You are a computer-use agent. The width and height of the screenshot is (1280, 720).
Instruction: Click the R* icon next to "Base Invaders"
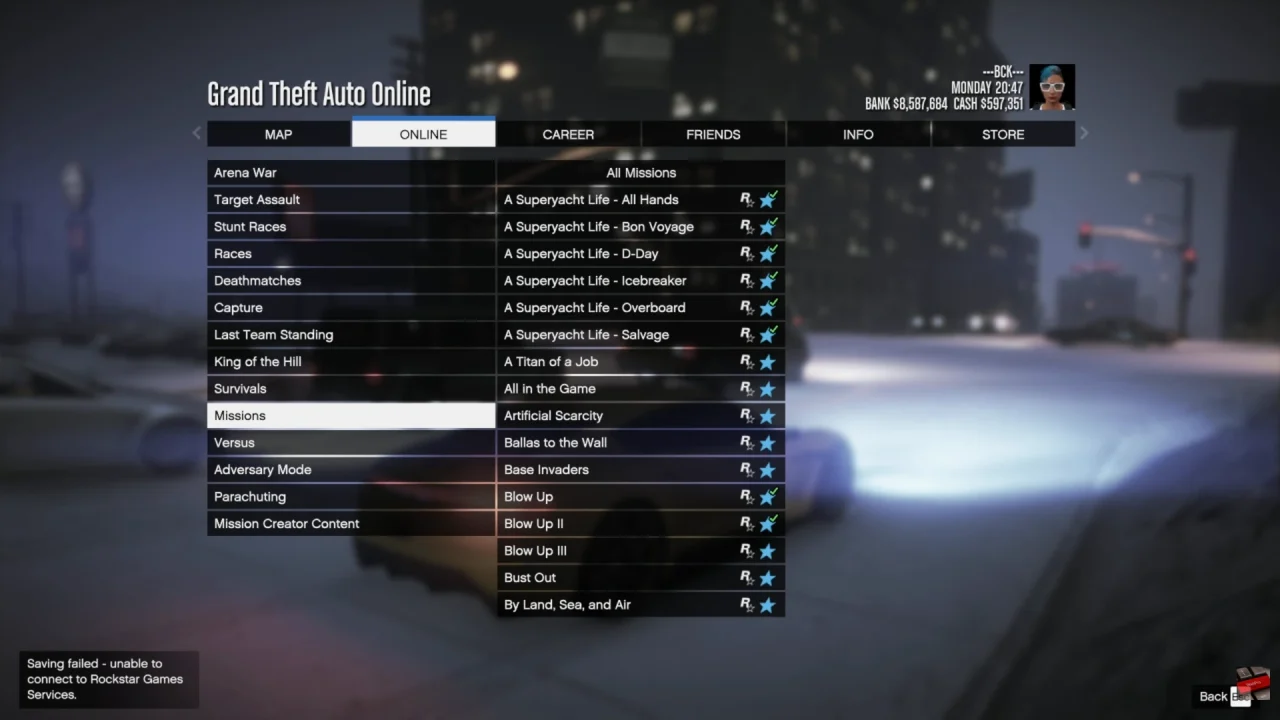pyautogui.click(x=745, y=469)
